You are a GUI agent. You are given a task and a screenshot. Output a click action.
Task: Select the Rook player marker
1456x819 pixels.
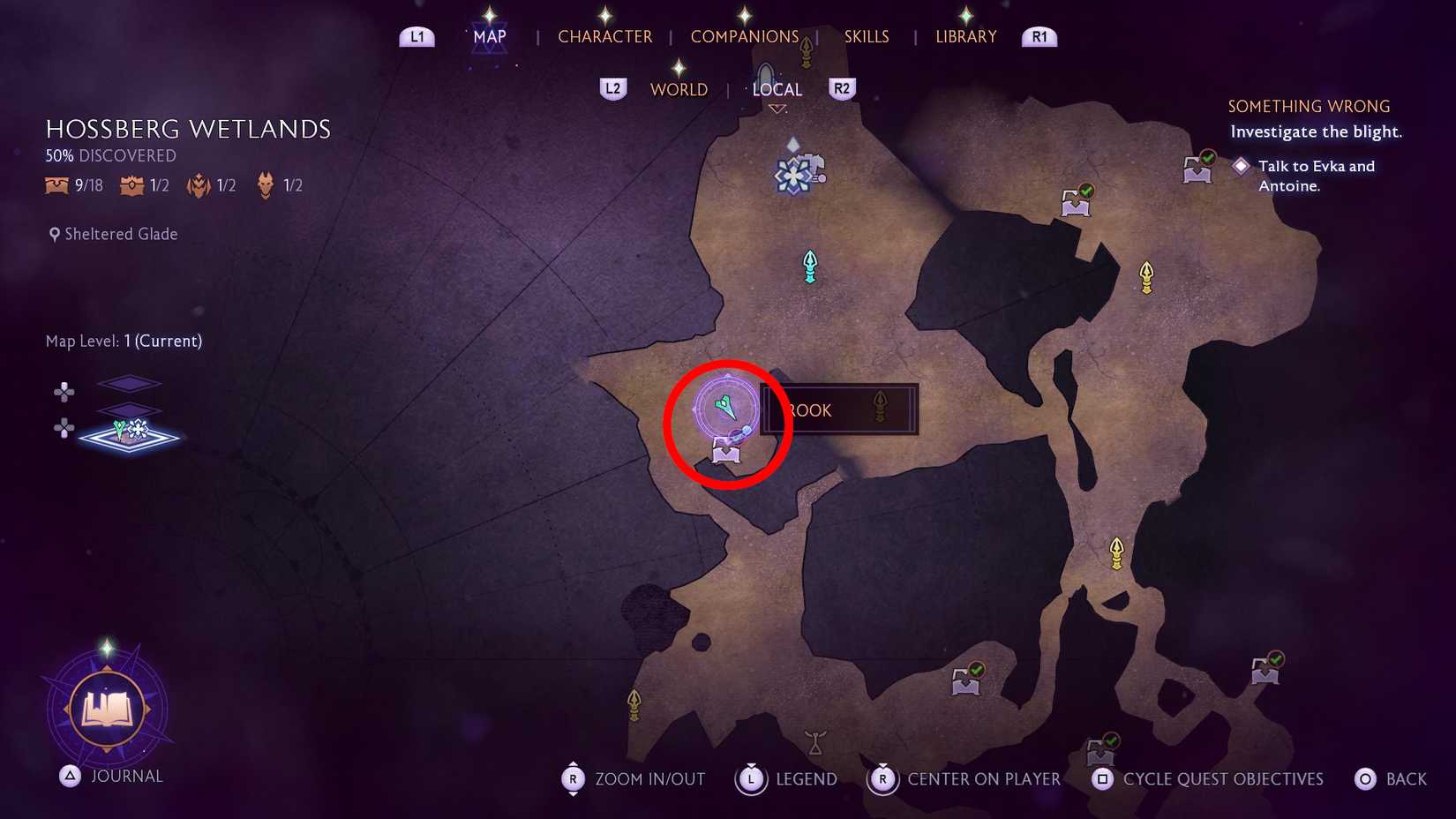(726, 408)
